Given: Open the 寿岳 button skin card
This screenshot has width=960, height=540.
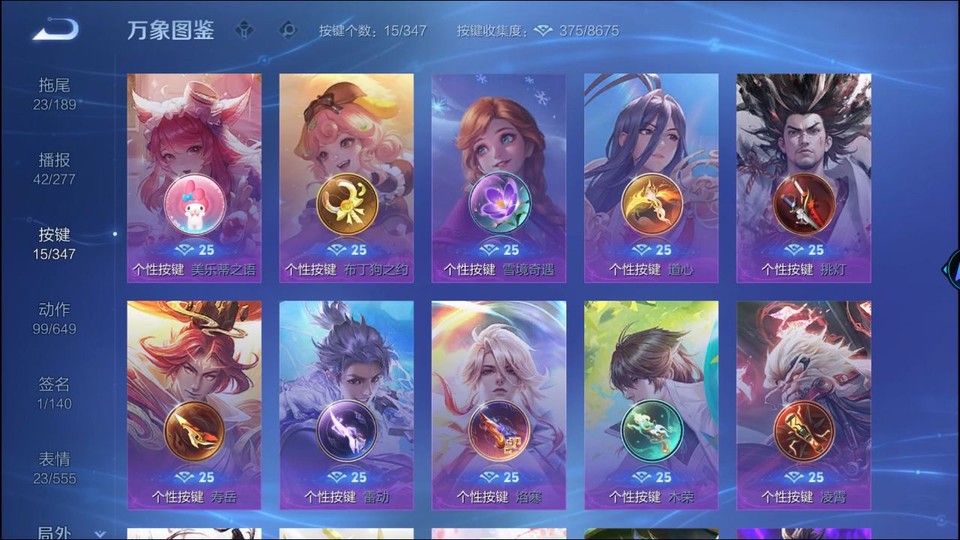Looking at the screenshot, I should tap(194, 405).
